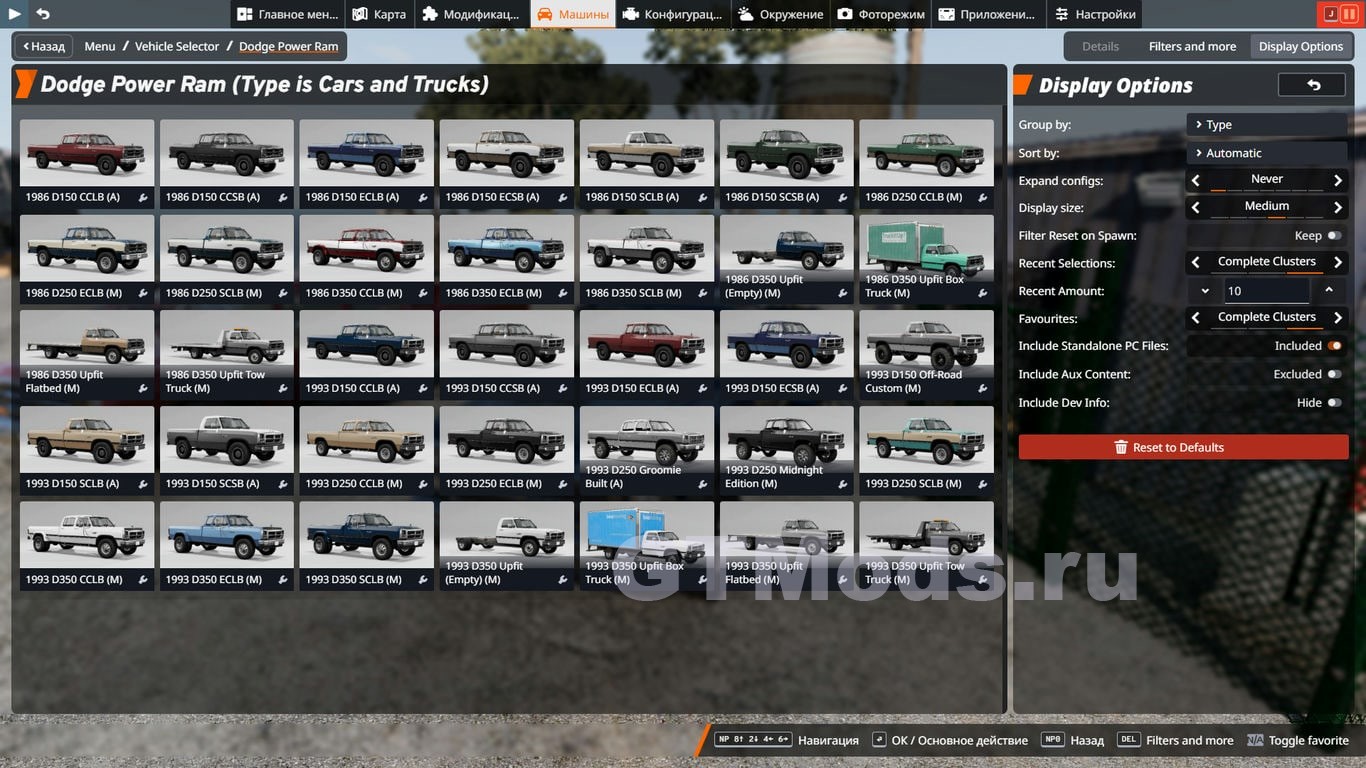Open the Карта tab in top bar
Viewport: 1366px width, 768px height.
pos(378,14)
